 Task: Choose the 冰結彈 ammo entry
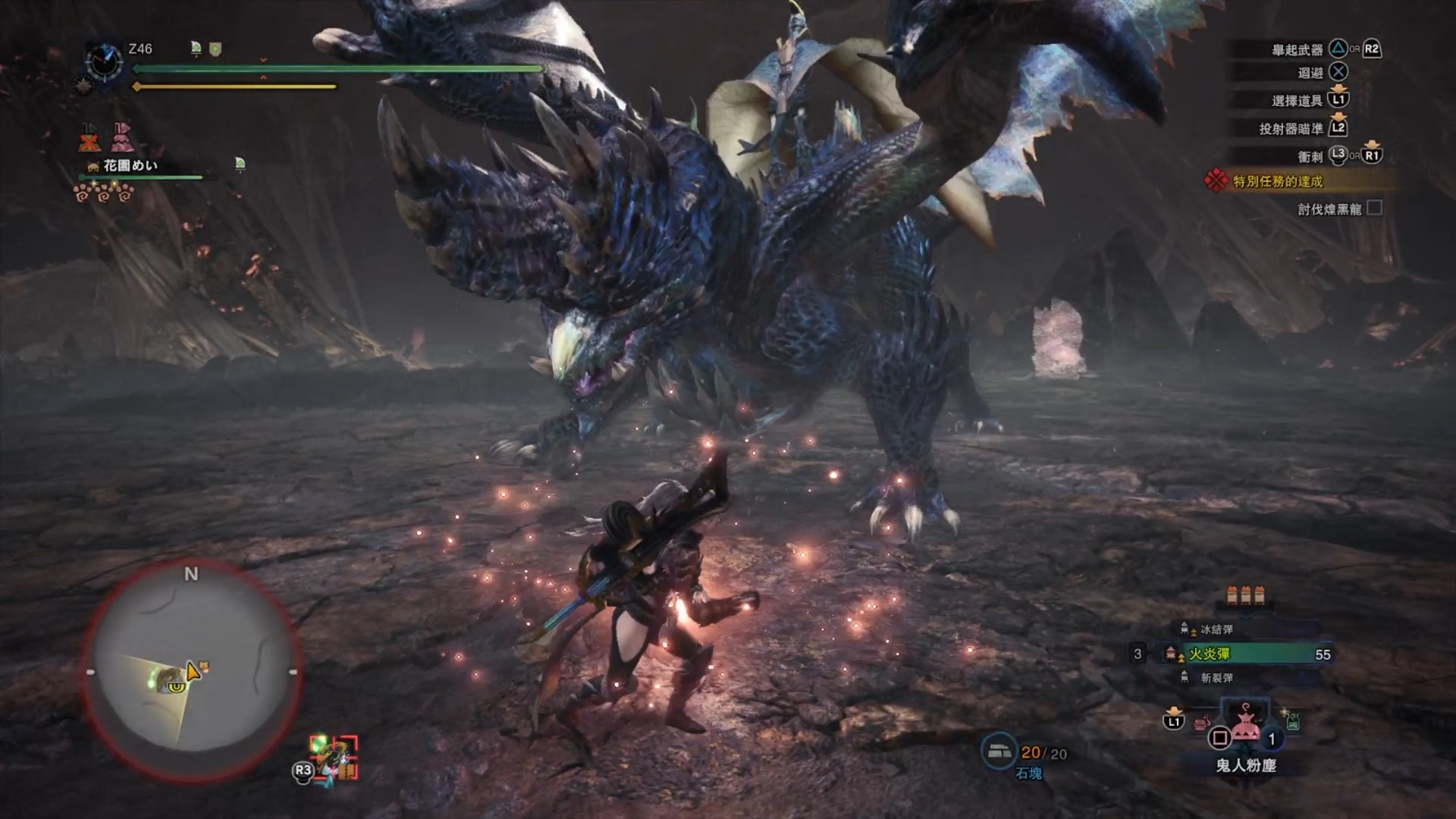coord(1216,629)
